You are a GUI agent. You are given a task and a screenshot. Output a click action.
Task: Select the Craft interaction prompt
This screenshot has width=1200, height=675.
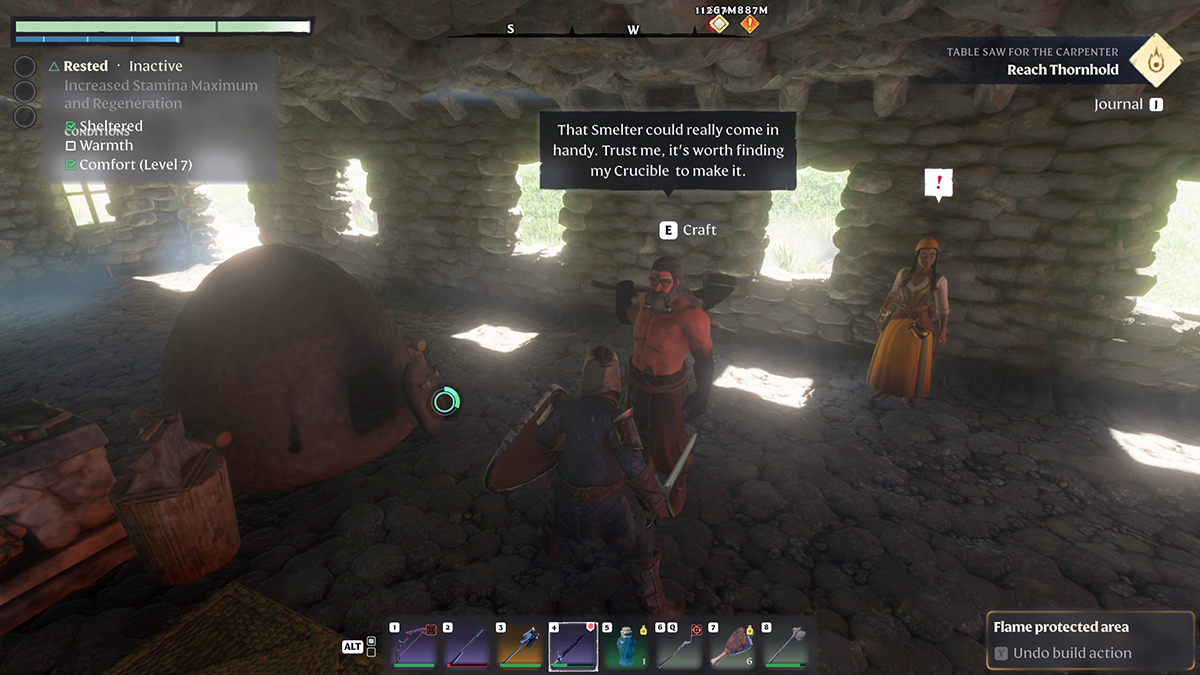tap(689, 230)
